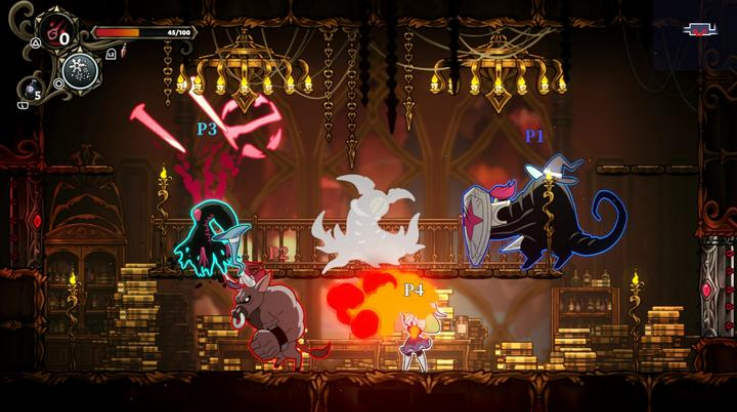Image resolution: width=737 pixels, height=412 pixels.
Task: Open the minimap room indicator
Action: (x=700, y=29)
